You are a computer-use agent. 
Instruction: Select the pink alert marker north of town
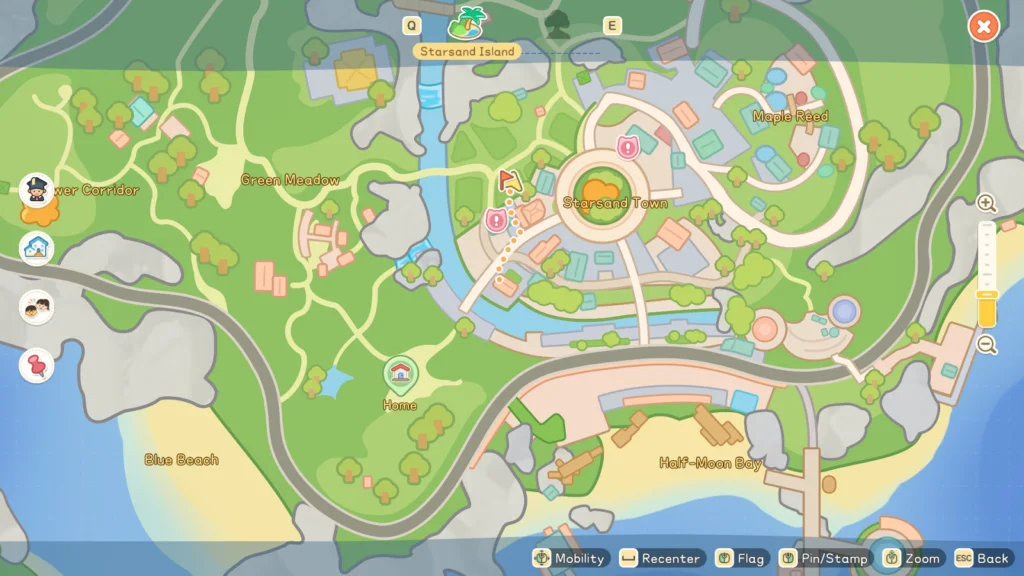628,148
